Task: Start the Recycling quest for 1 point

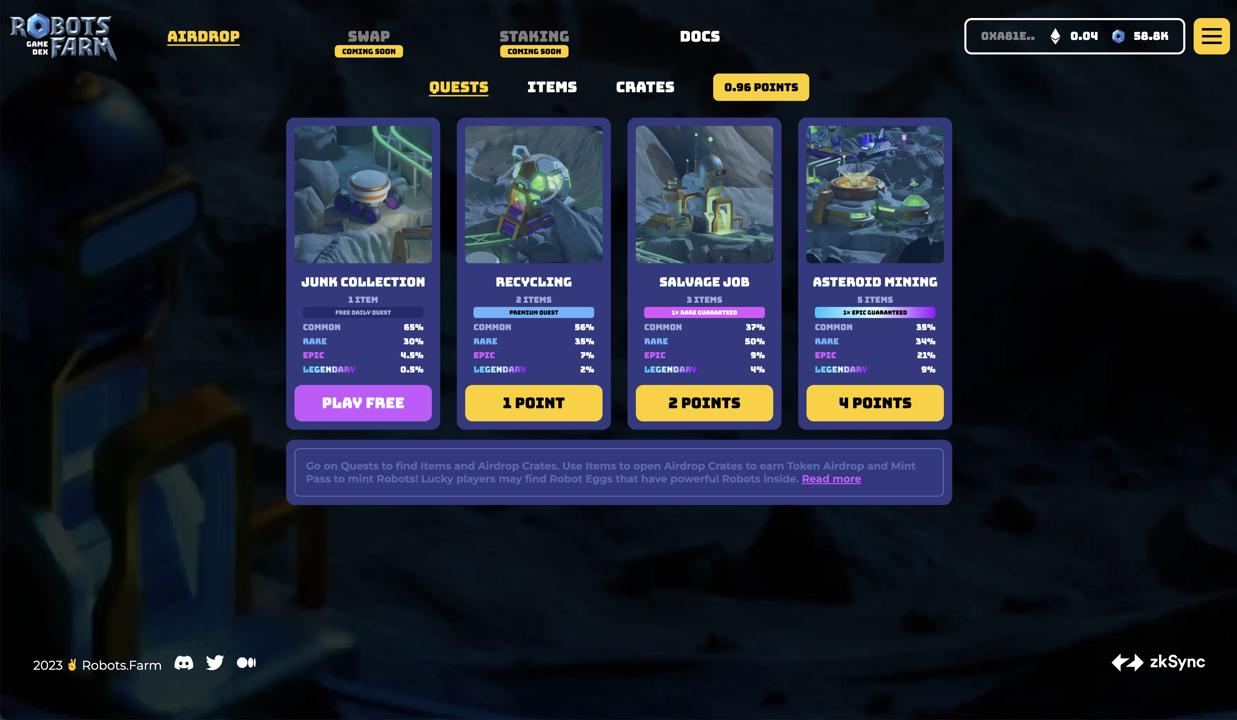Action: (x=534, y=403)
